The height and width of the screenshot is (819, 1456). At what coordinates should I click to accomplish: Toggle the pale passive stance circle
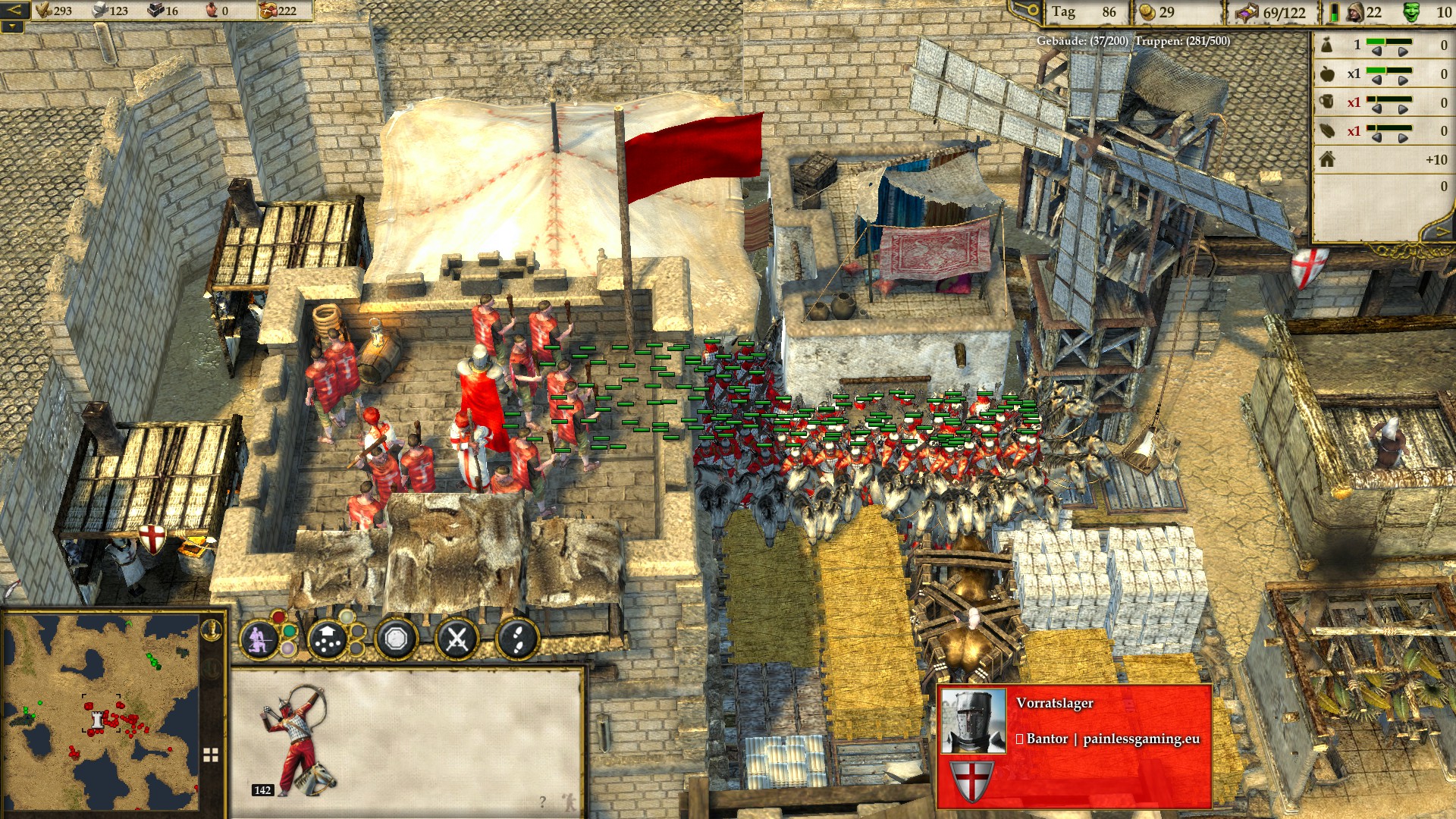(x=288, y=649)
